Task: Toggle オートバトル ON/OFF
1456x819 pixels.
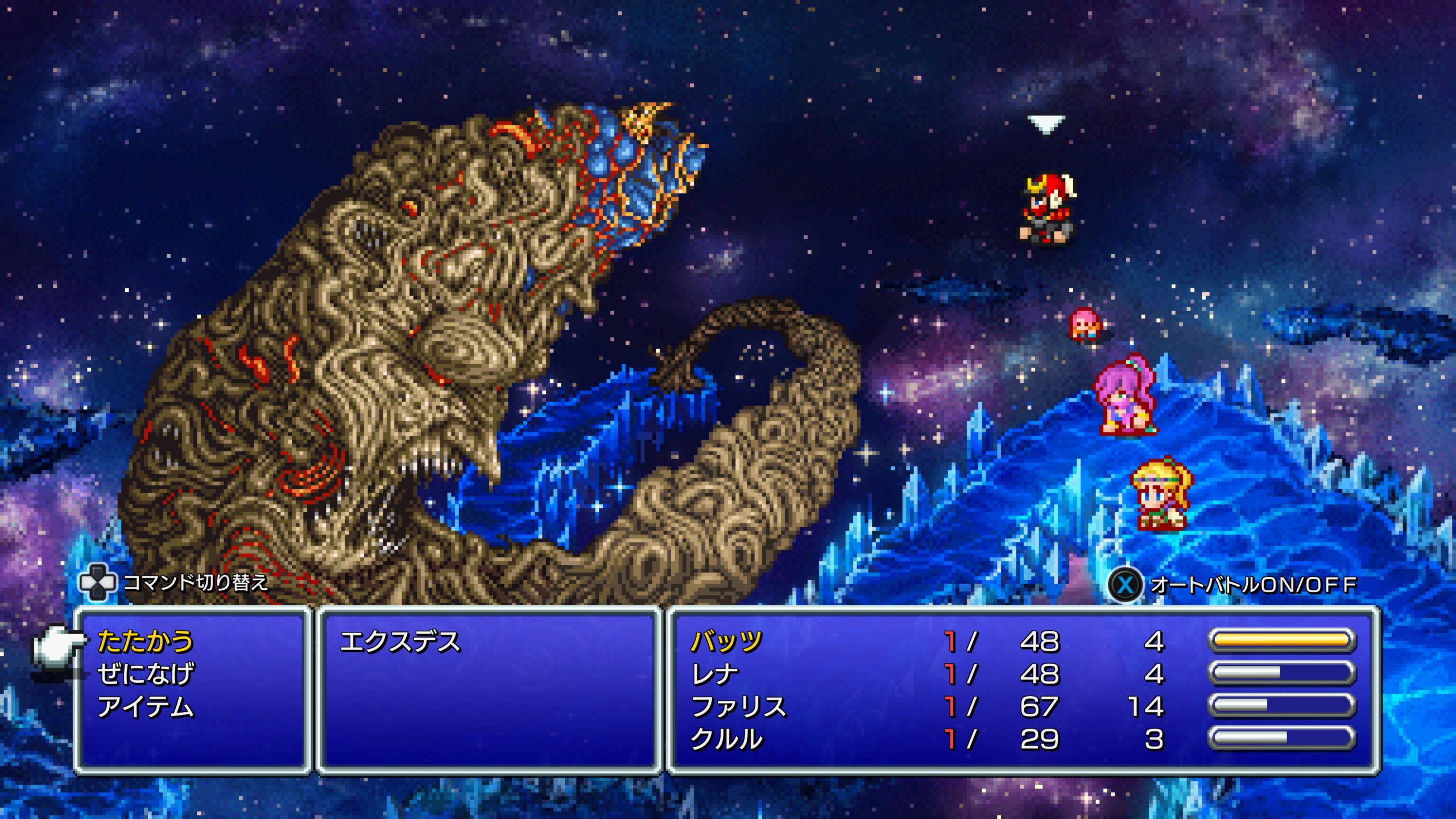Action: click(x=1234, y=584)
